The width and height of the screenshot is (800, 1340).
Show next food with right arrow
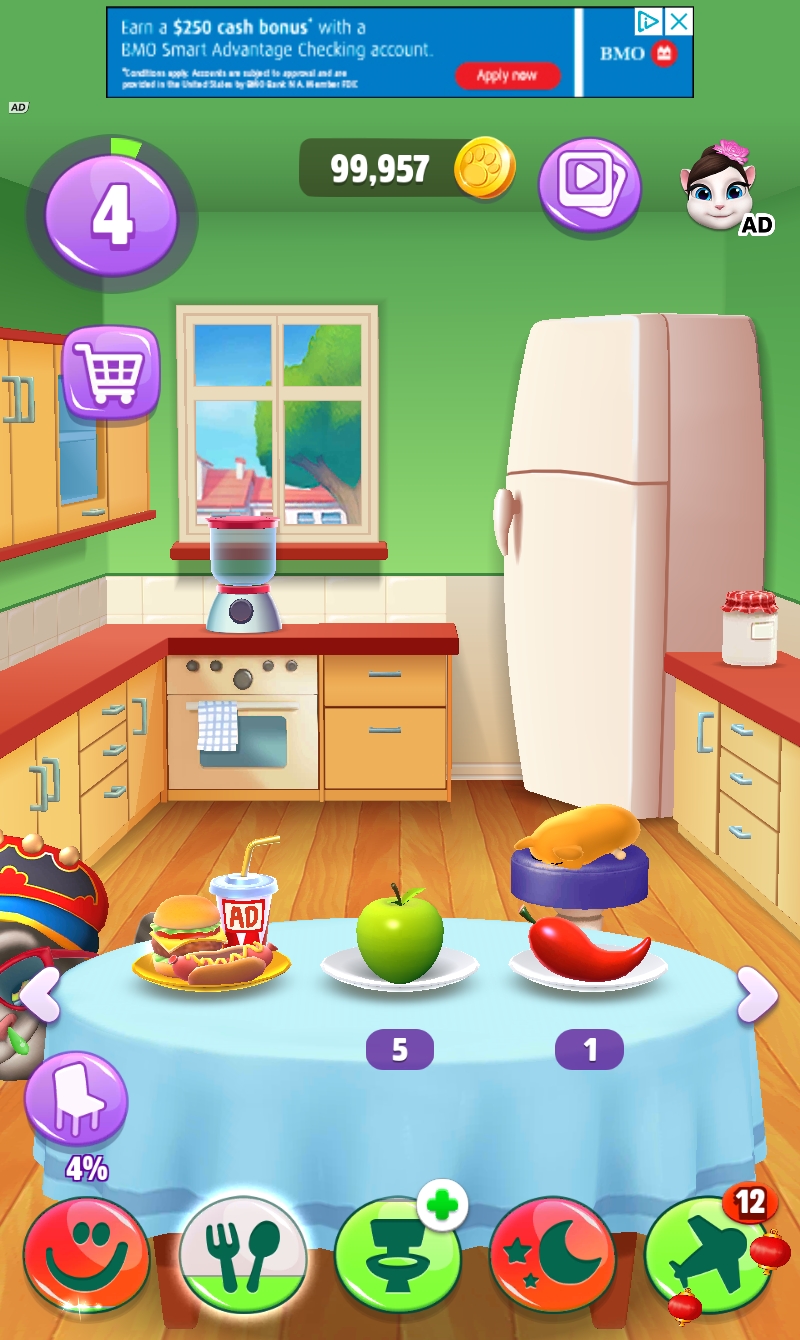[x=757, y=994]
